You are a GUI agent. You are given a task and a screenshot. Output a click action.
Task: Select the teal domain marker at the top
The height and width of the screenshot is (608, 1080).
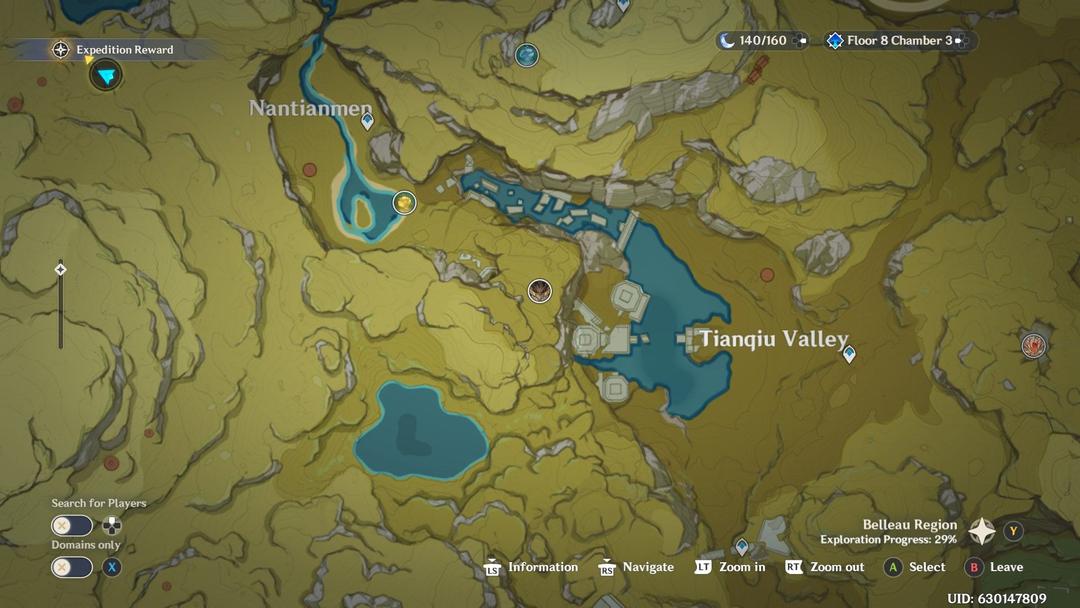[x=527, y=55]
